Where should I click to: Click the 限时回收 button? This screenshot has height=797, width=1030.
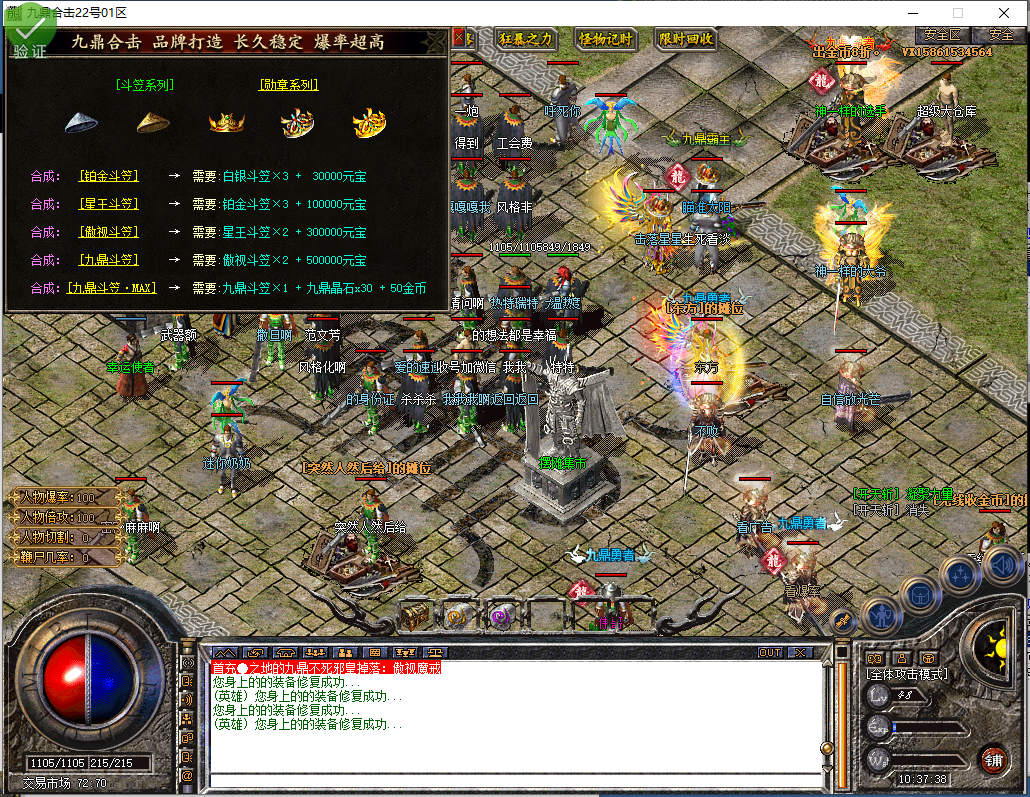pyautogui.click(x=686, y=39)
